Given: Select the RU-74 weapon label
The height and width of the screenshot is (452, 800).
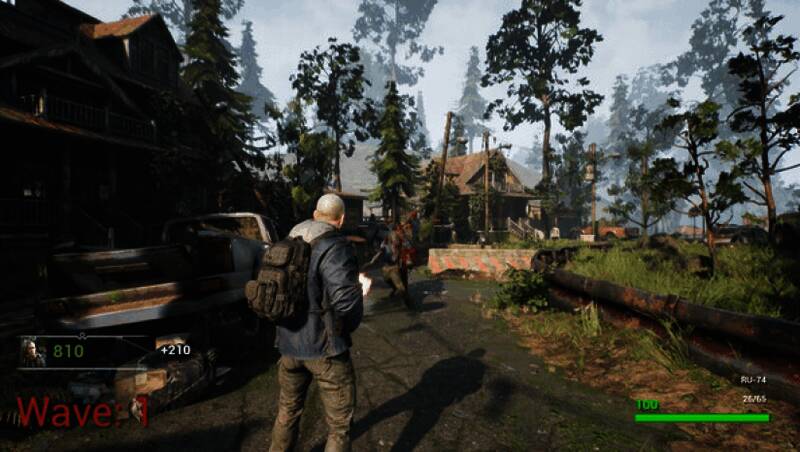Looking at the screenshot, I should [x=752, y=381].
